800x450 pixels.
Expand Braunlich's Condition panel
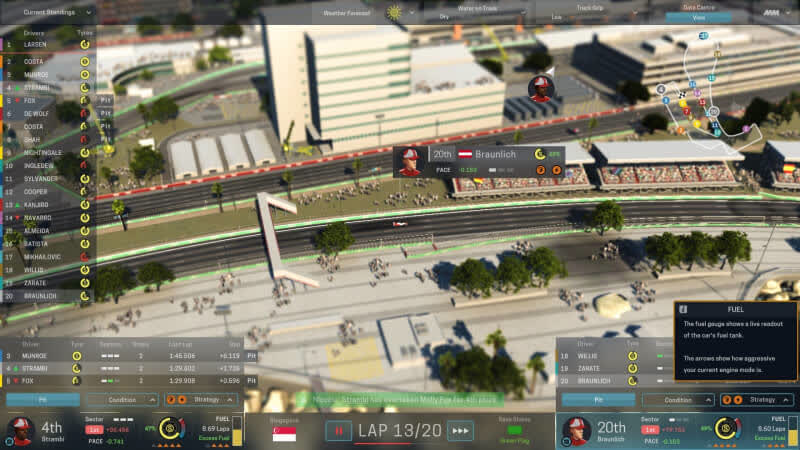coord(679,399)
